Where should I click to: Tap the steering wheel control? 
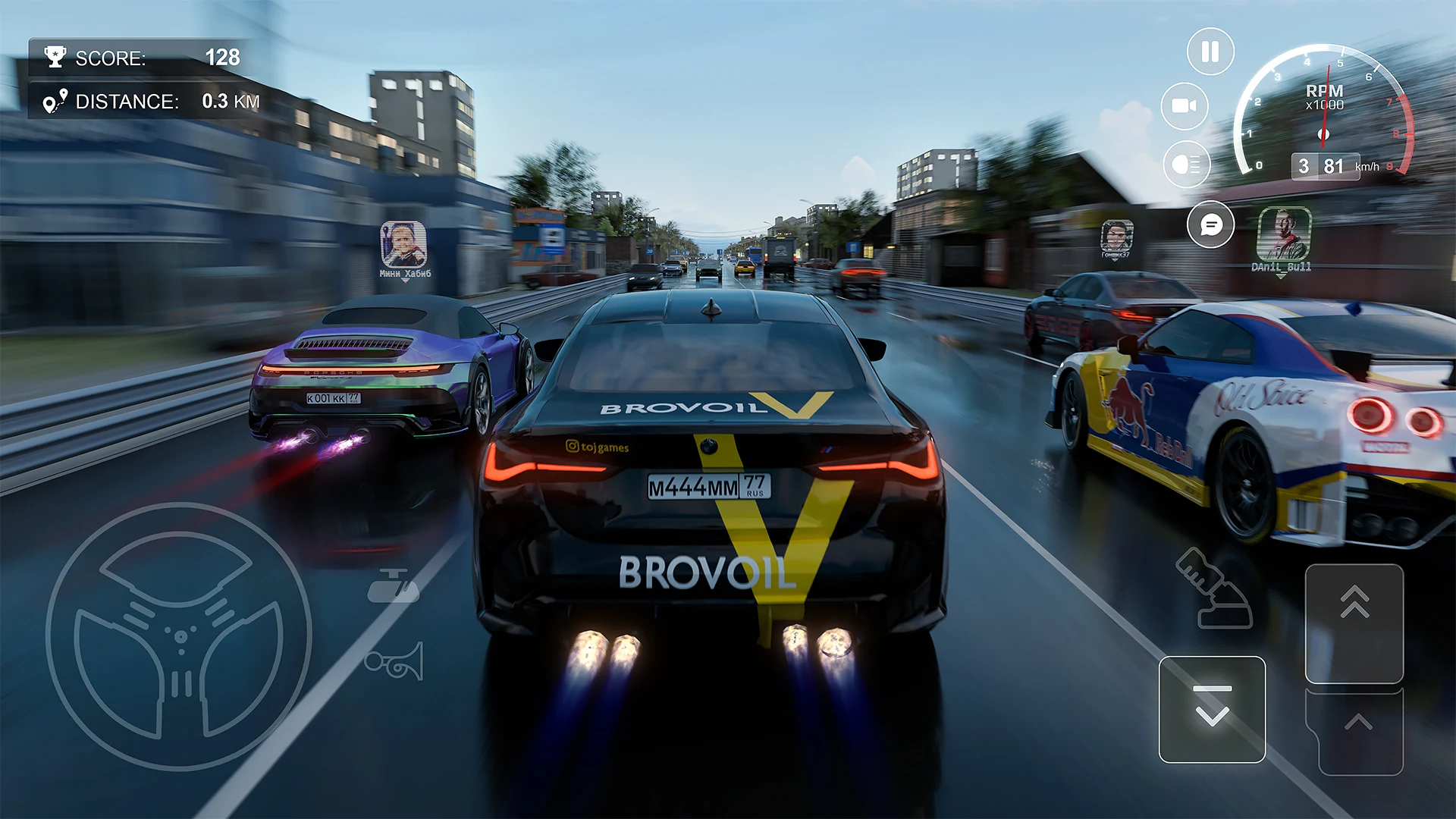179,635
